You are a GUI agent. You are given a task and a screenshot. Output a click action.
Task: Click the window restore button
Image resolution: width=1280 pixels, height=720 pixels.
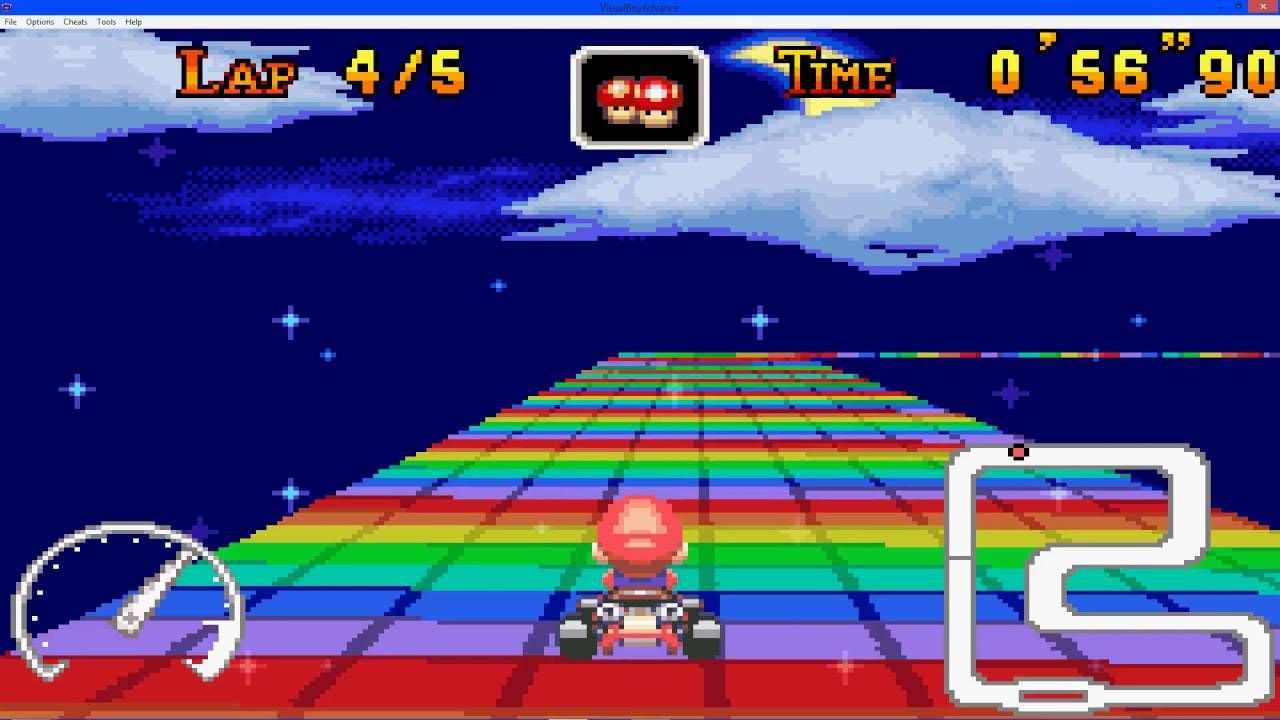click(x=1240, y=7)
